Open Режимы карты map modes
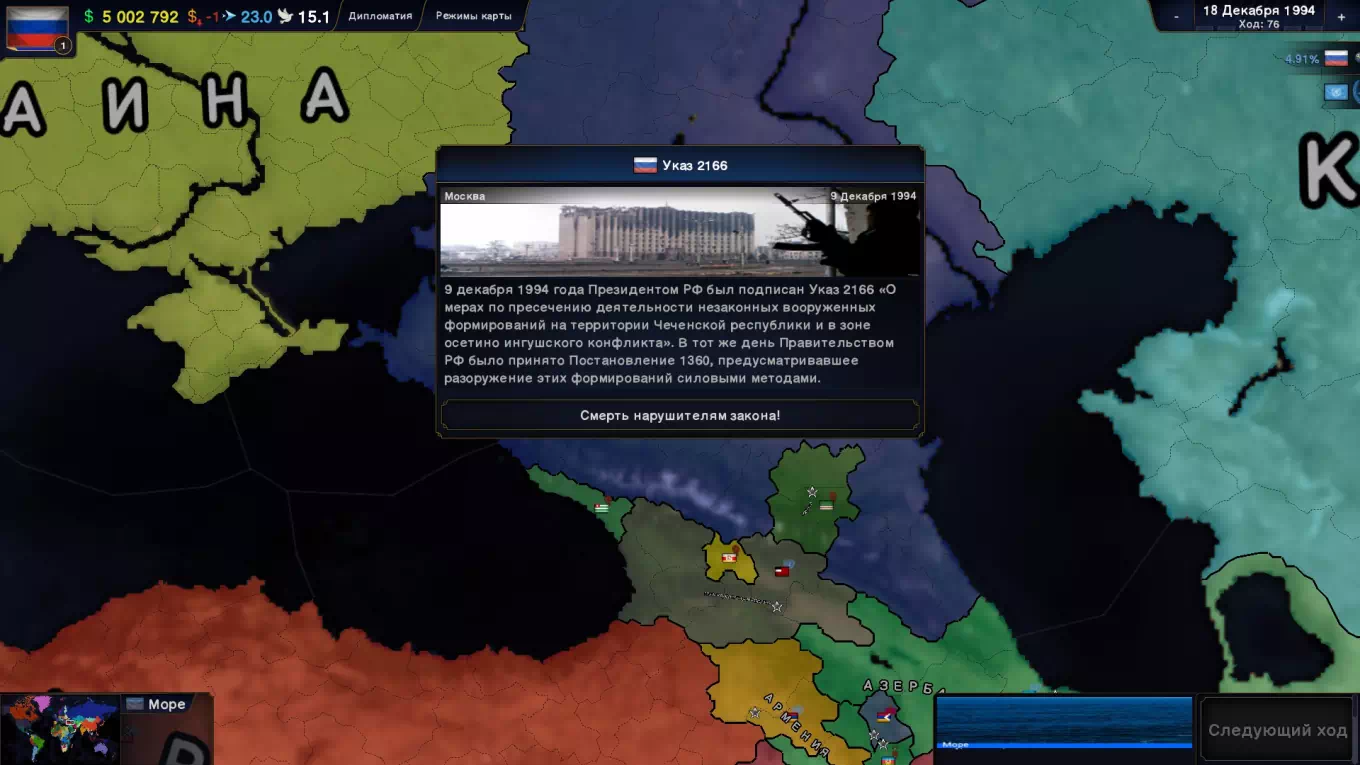The width and height of the screenshot is (1360, 765). click(x=473, y=16)
